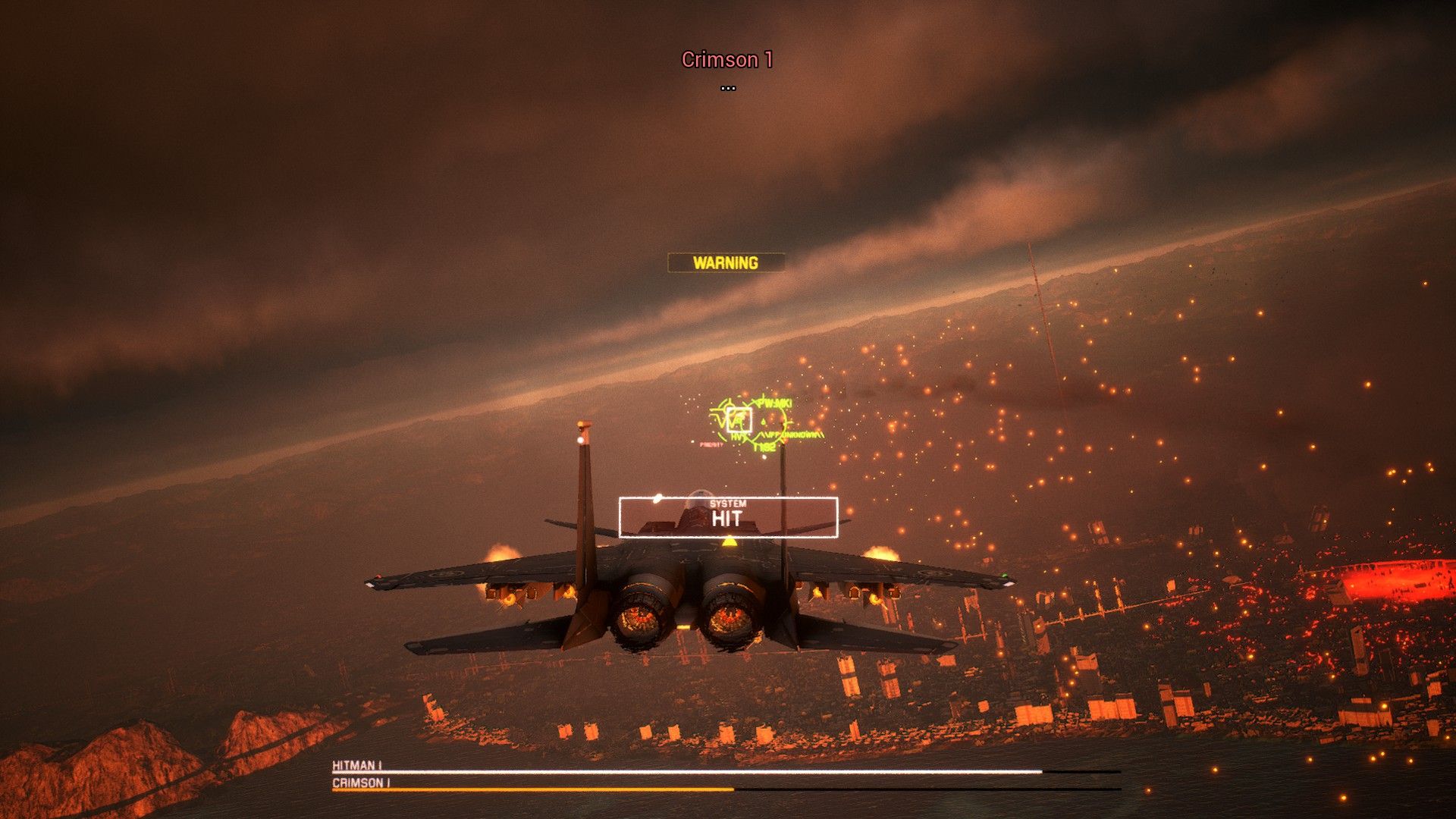Click the fuel drop icon inside the reticle
This screenshot has width=1456, height=819.
coord(763,422)
